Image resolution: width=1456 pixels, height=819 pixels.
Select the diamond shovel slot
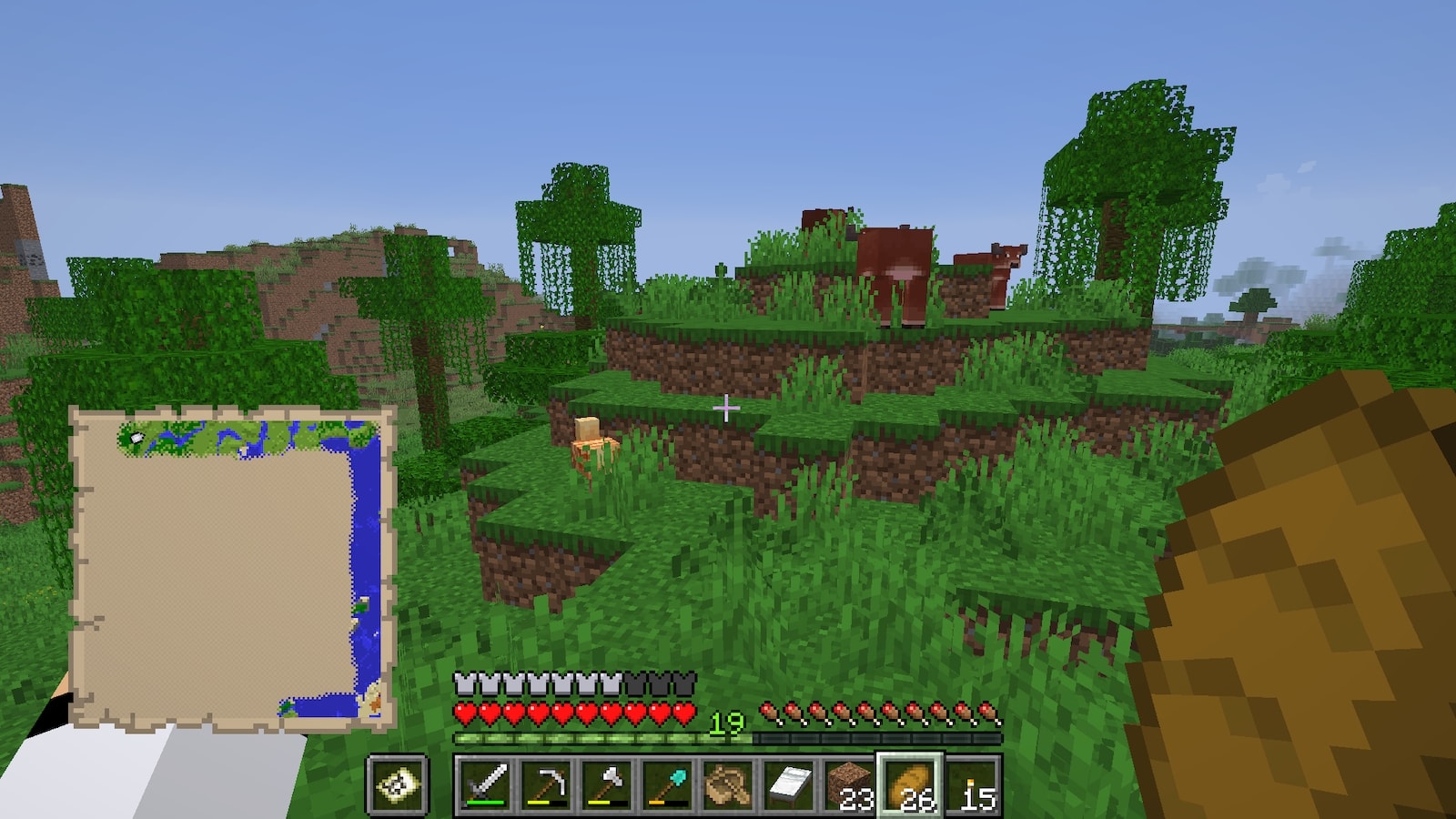coord(667,784)
